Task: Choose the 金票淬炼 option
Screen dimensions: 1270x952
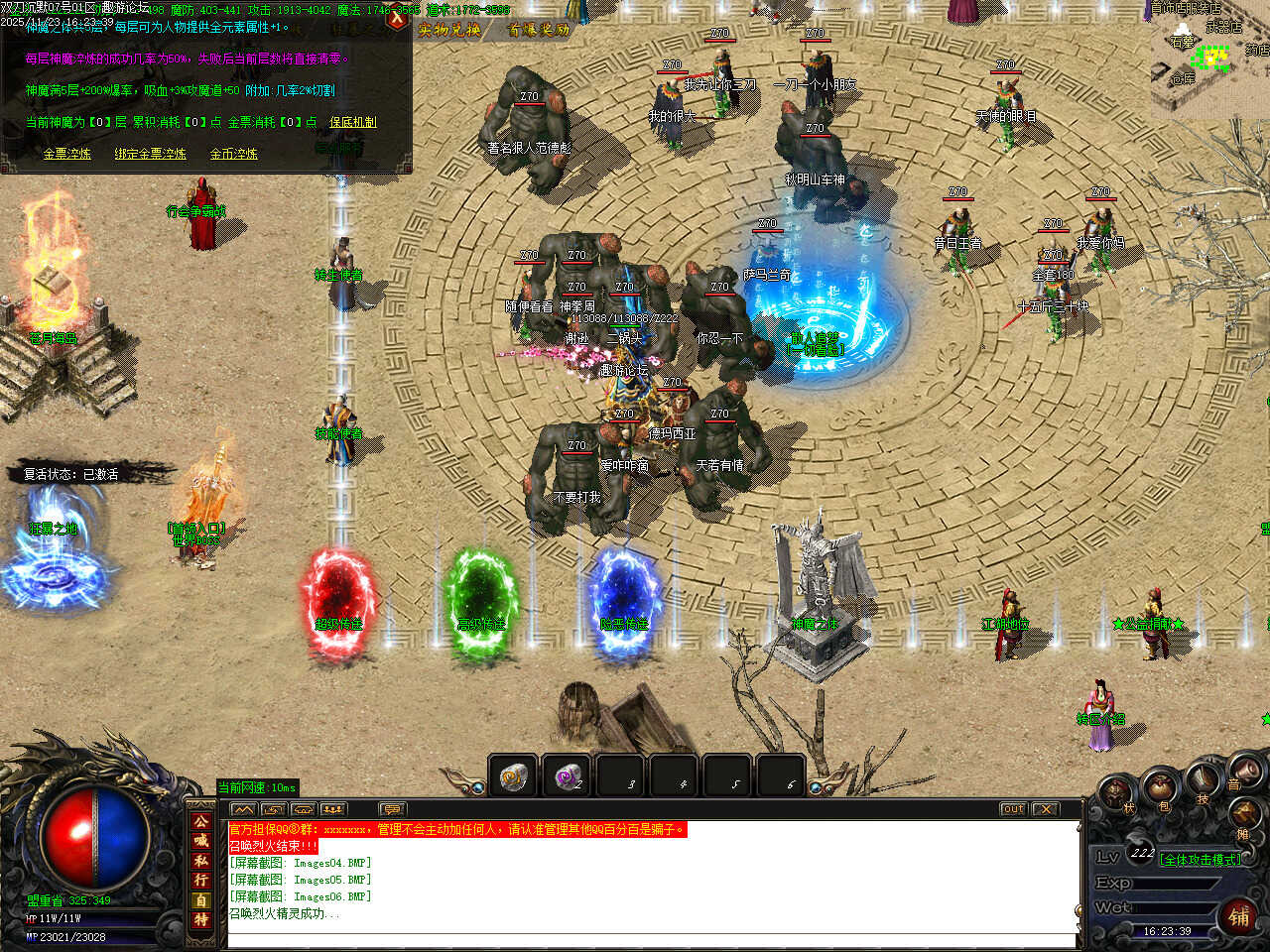Action: [66, 154]
